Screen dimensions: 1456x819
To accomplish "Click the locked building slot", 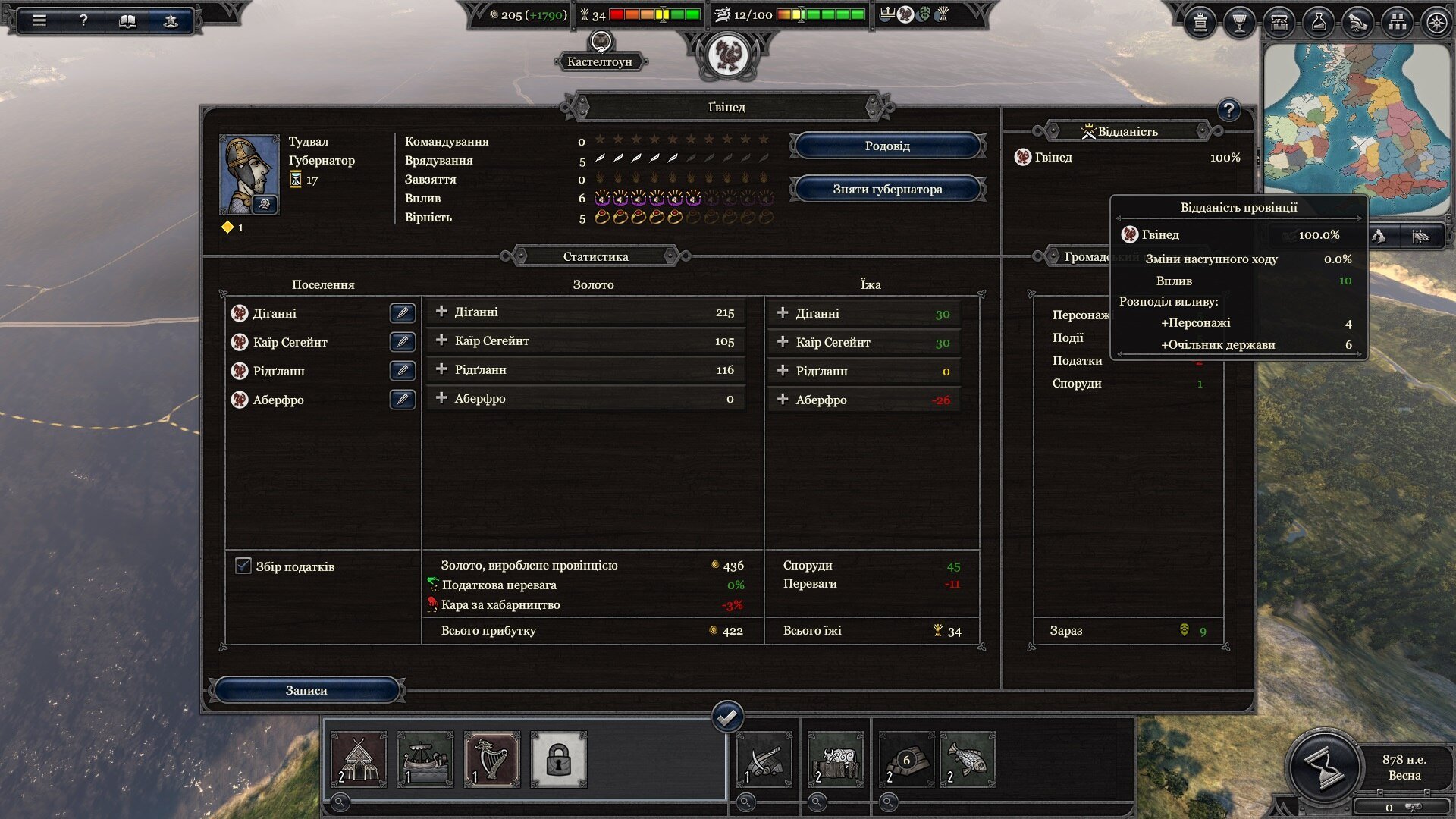I will click(558, 759).
